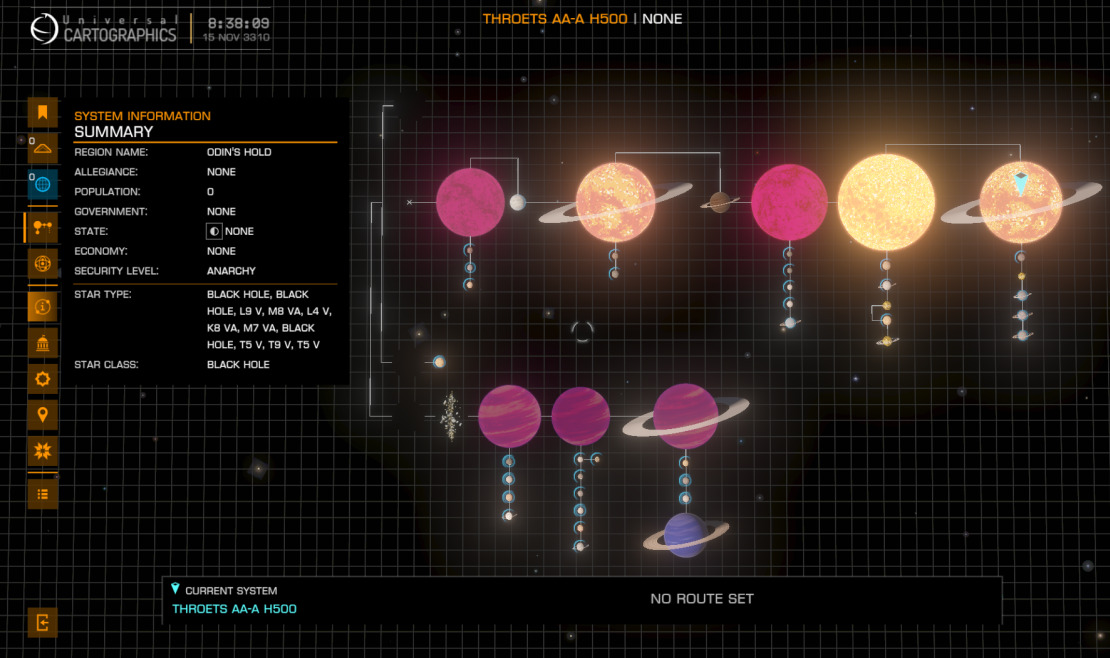Image resolution: width=1110 pixels, height=658 pixels.
Task: Open the starburst icon tab
Action: tap(42, 450)
